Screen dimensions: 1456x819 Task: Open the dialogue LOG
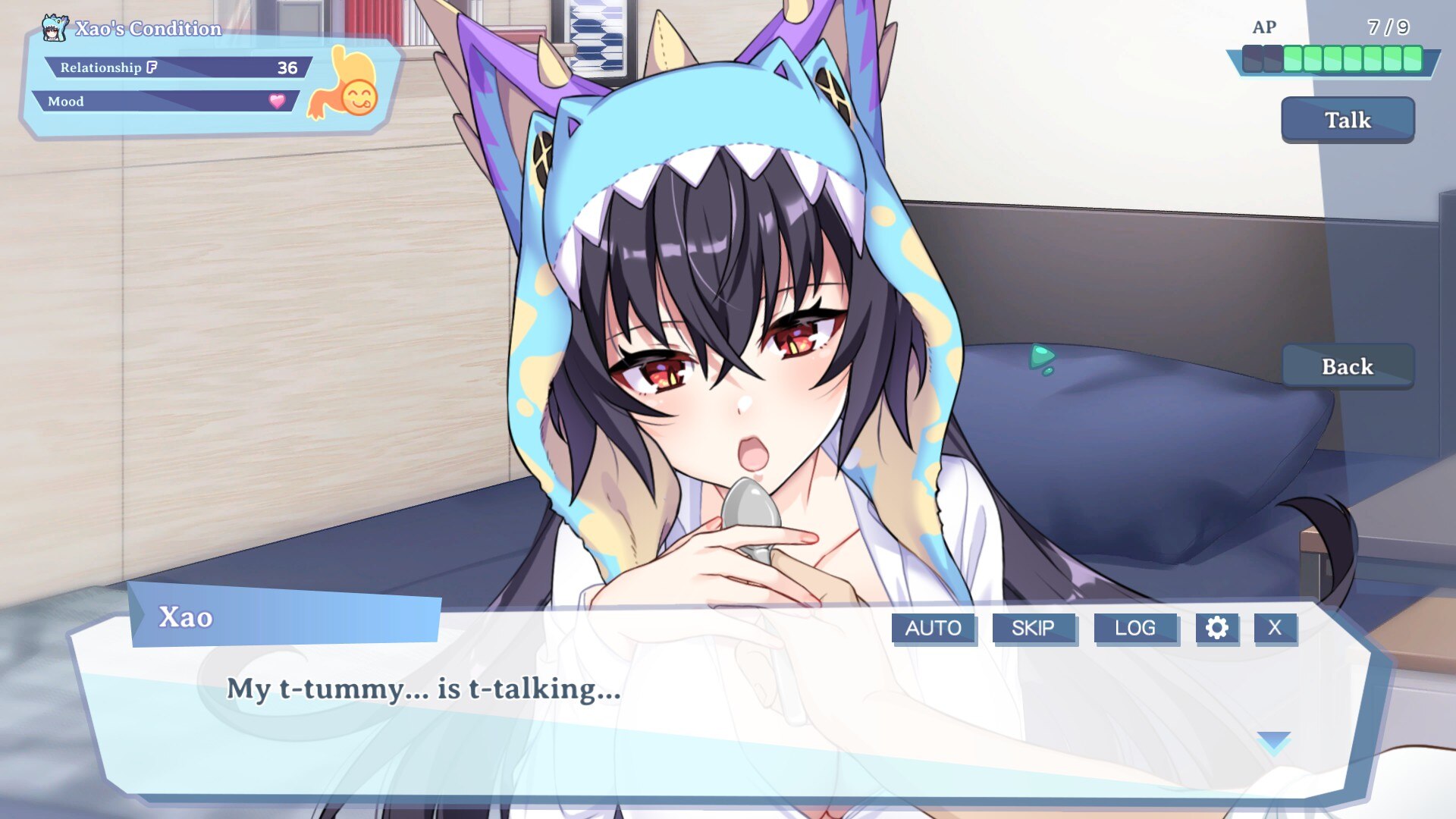[1135, 627]
